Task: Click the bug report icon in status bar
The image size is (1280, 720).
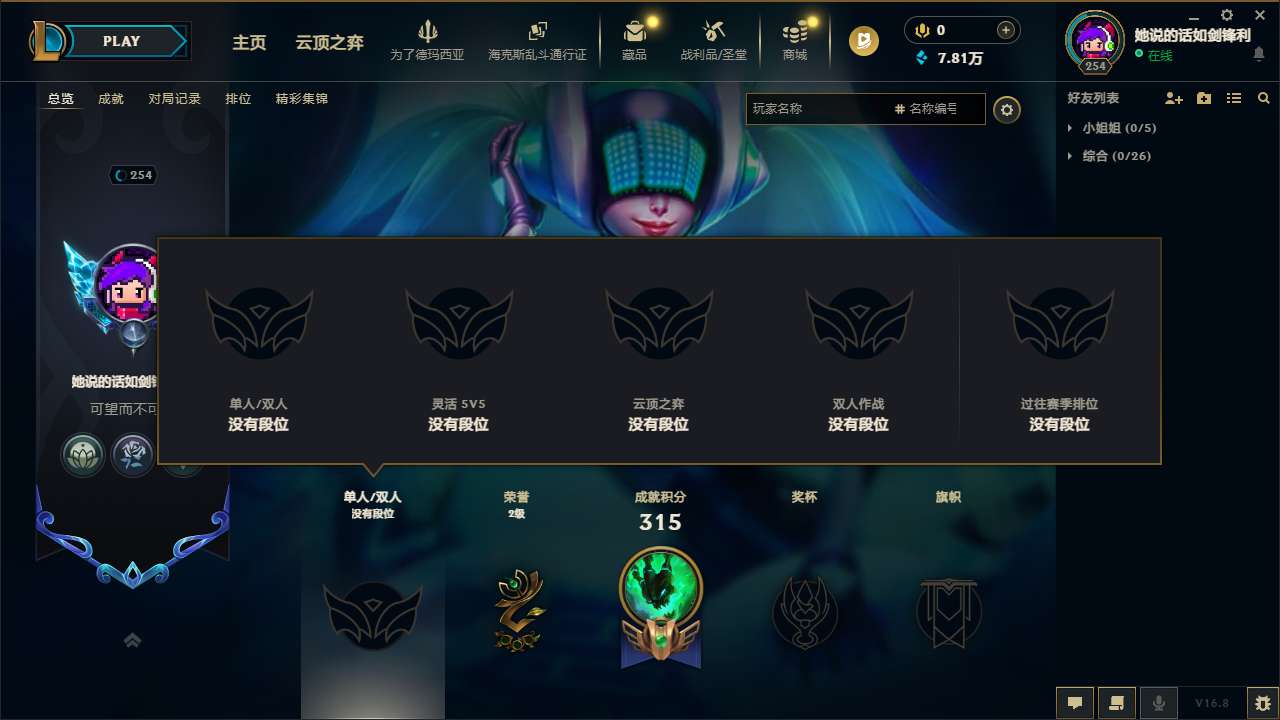Action: (x=1261, y=702)
